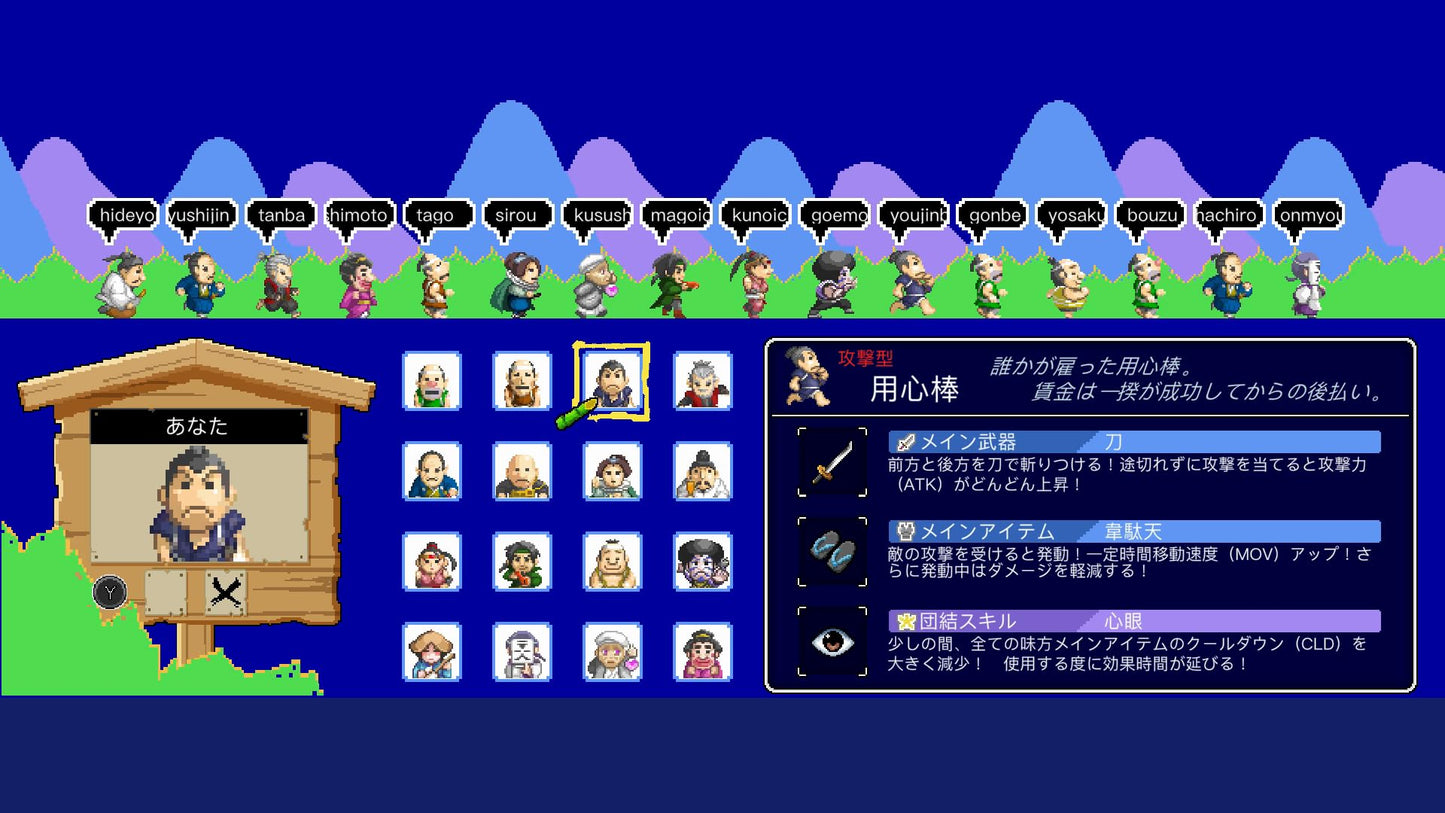Image resolution: width=1445 pixels, height=813 pixels.
Task: Click the Y button prompt on the signboard
Action: pyautogui.click(x=108, y=593)
